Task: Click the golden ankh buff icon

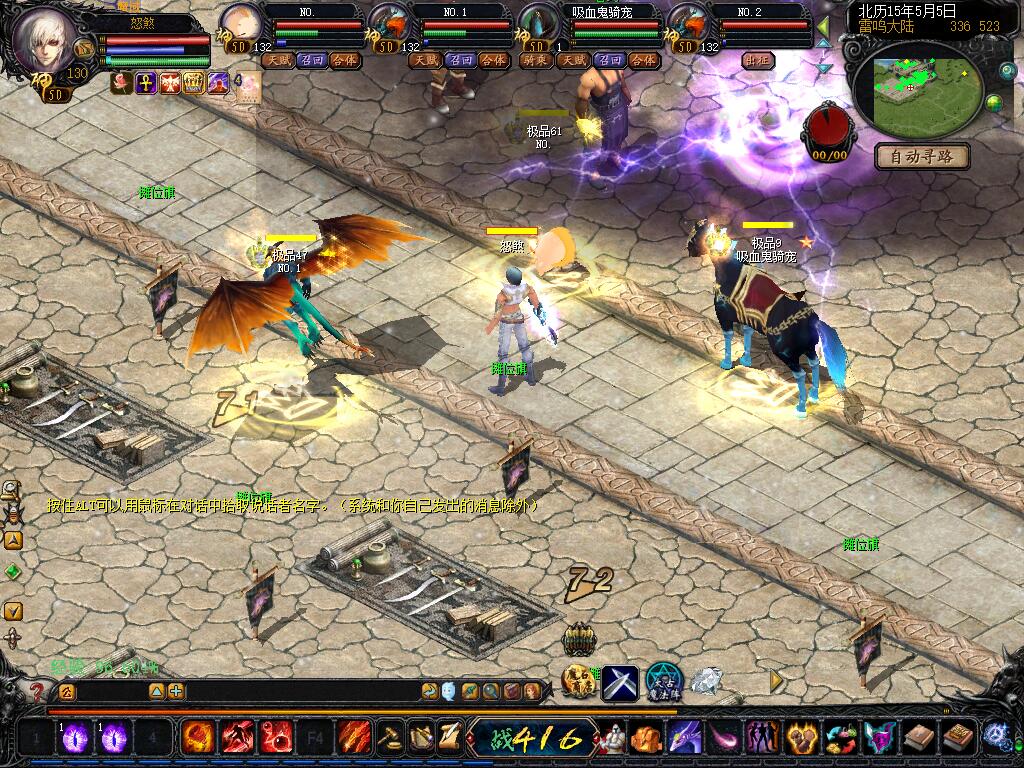Action: tap(146, 83)
